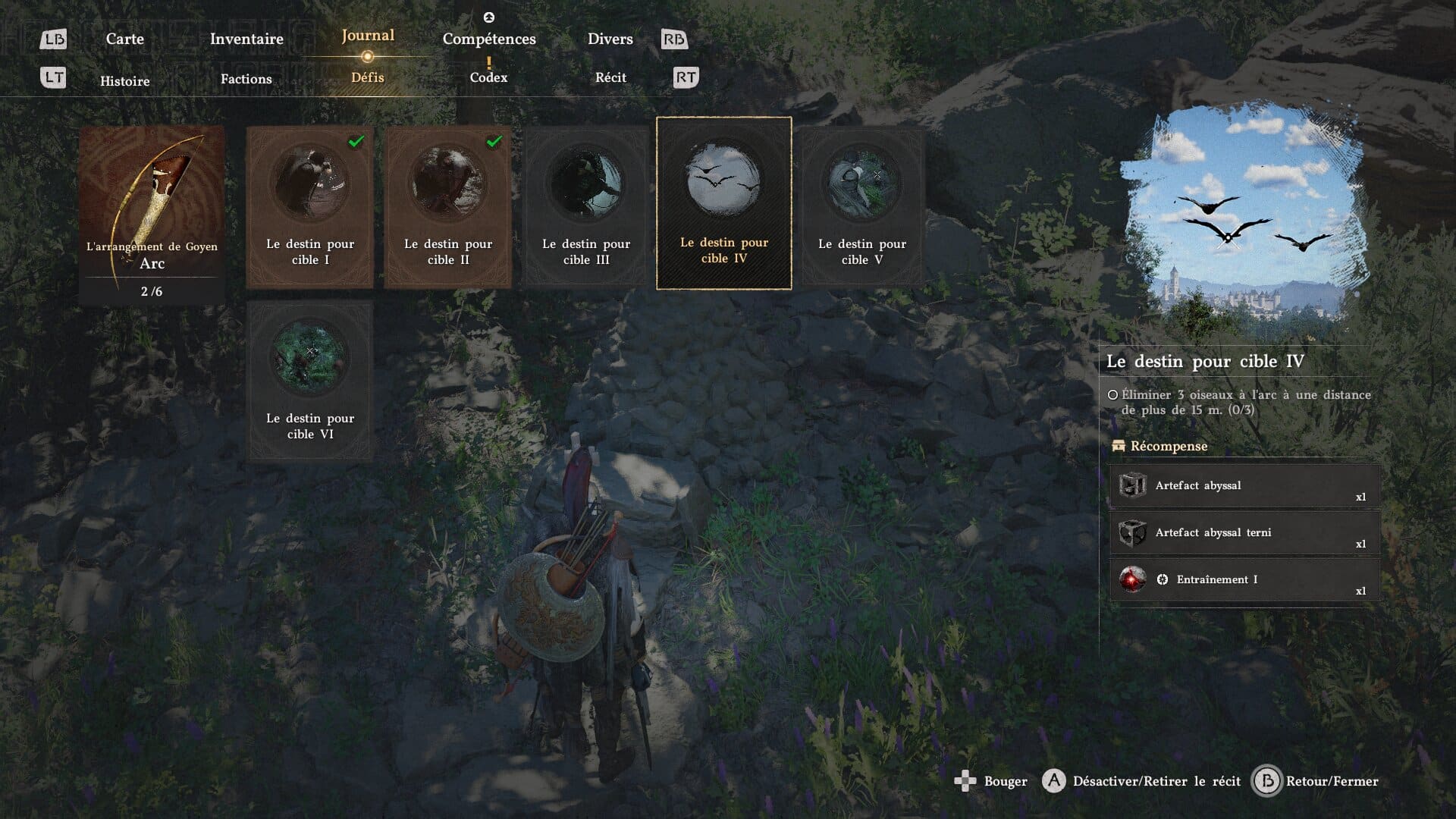This screenshot has height=819, width=1456.
Task: Pick challenge Le destin pour cible V
Action: coord(862,207)
